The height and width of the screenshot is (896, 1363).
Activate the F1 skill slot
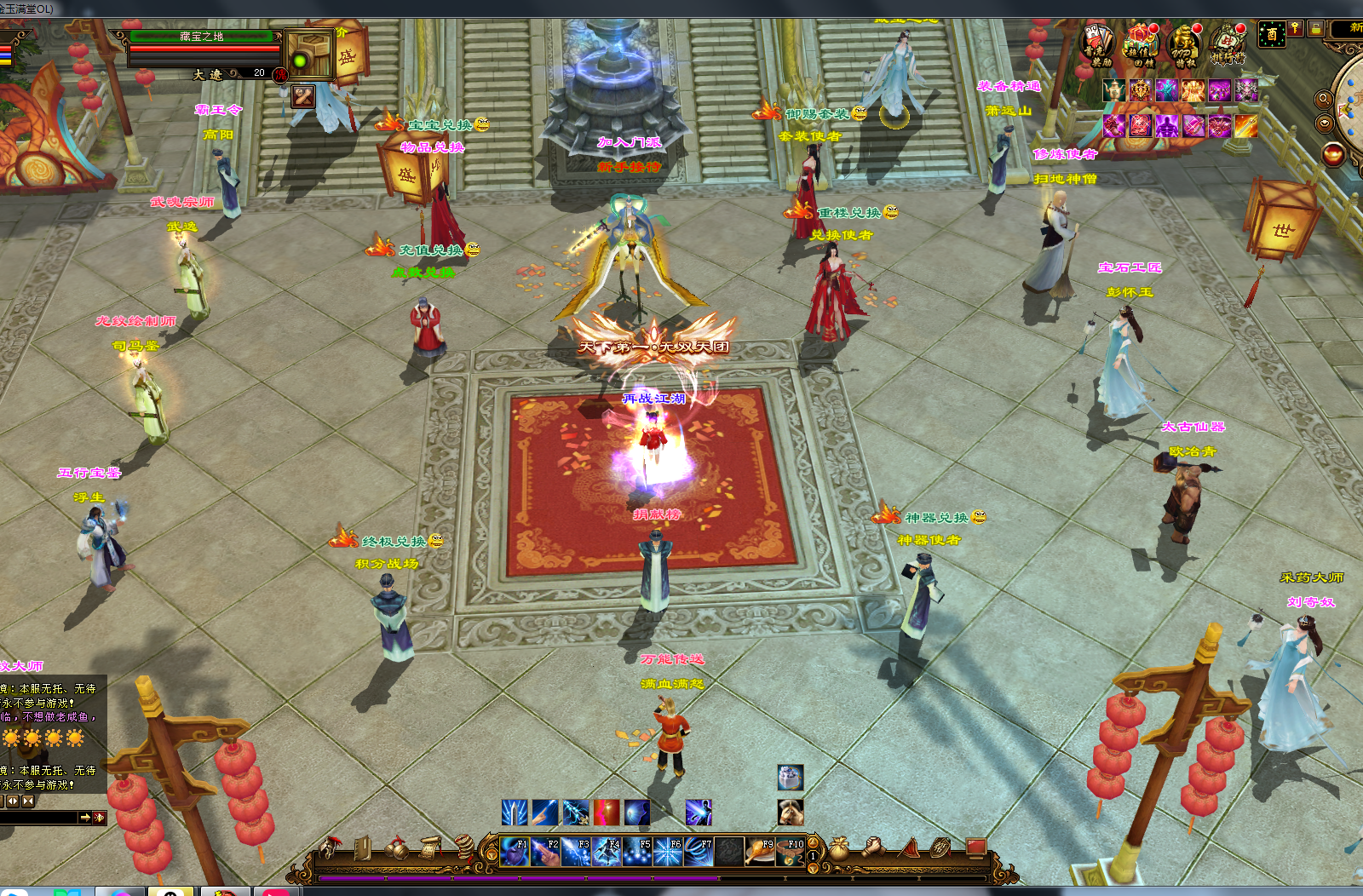point(514,851)
